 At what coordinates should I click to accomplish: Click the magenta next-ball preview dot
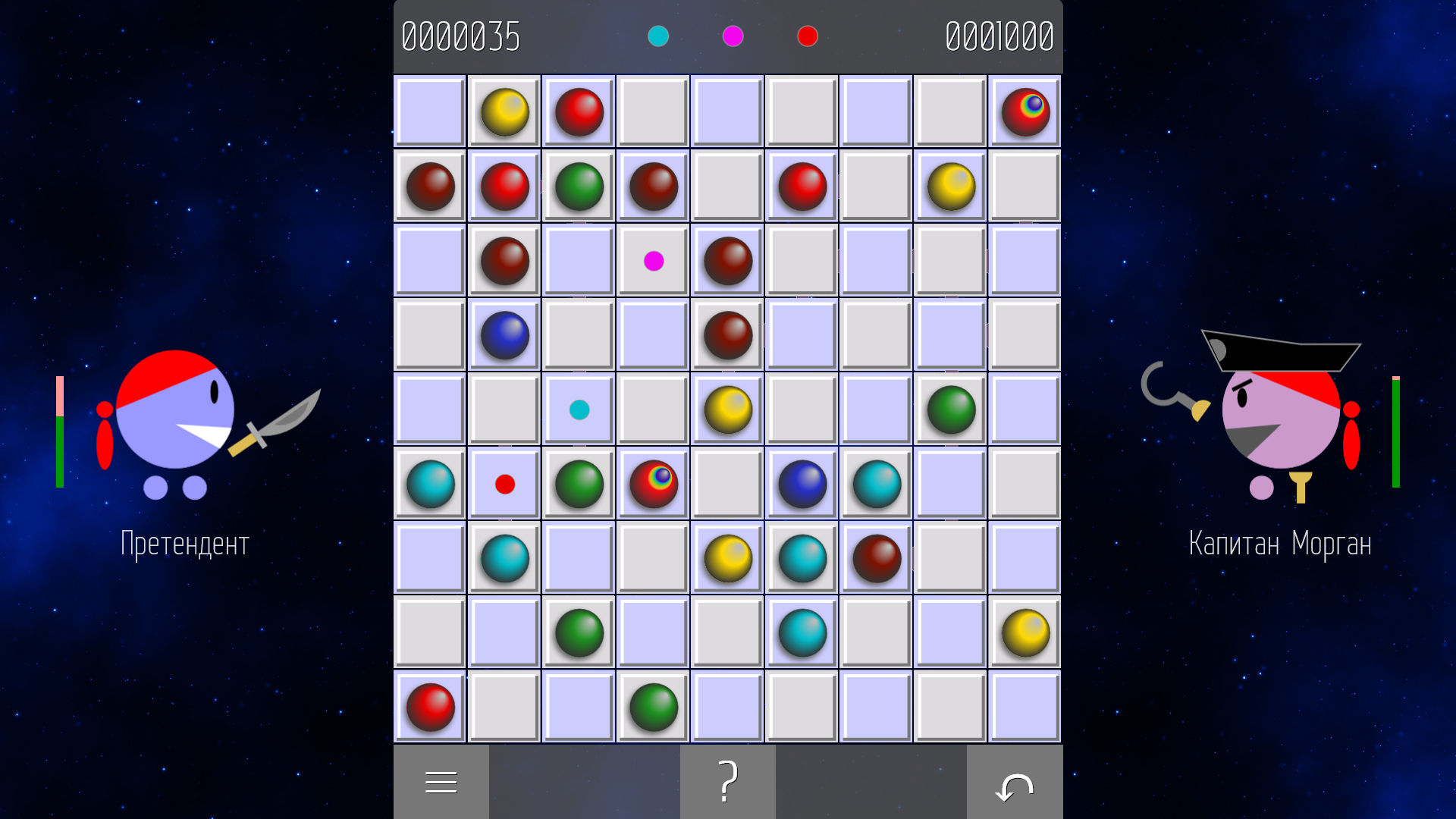732,36
